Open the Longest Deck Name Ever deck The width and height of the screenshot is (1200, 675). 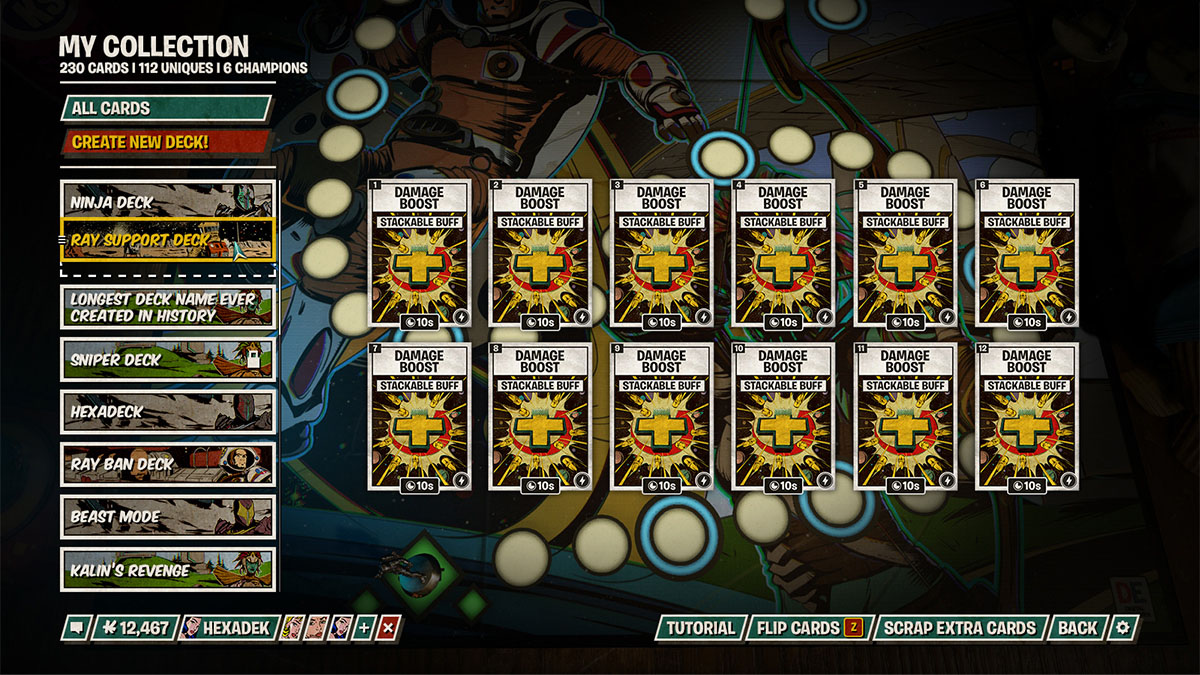click(167, 307)
